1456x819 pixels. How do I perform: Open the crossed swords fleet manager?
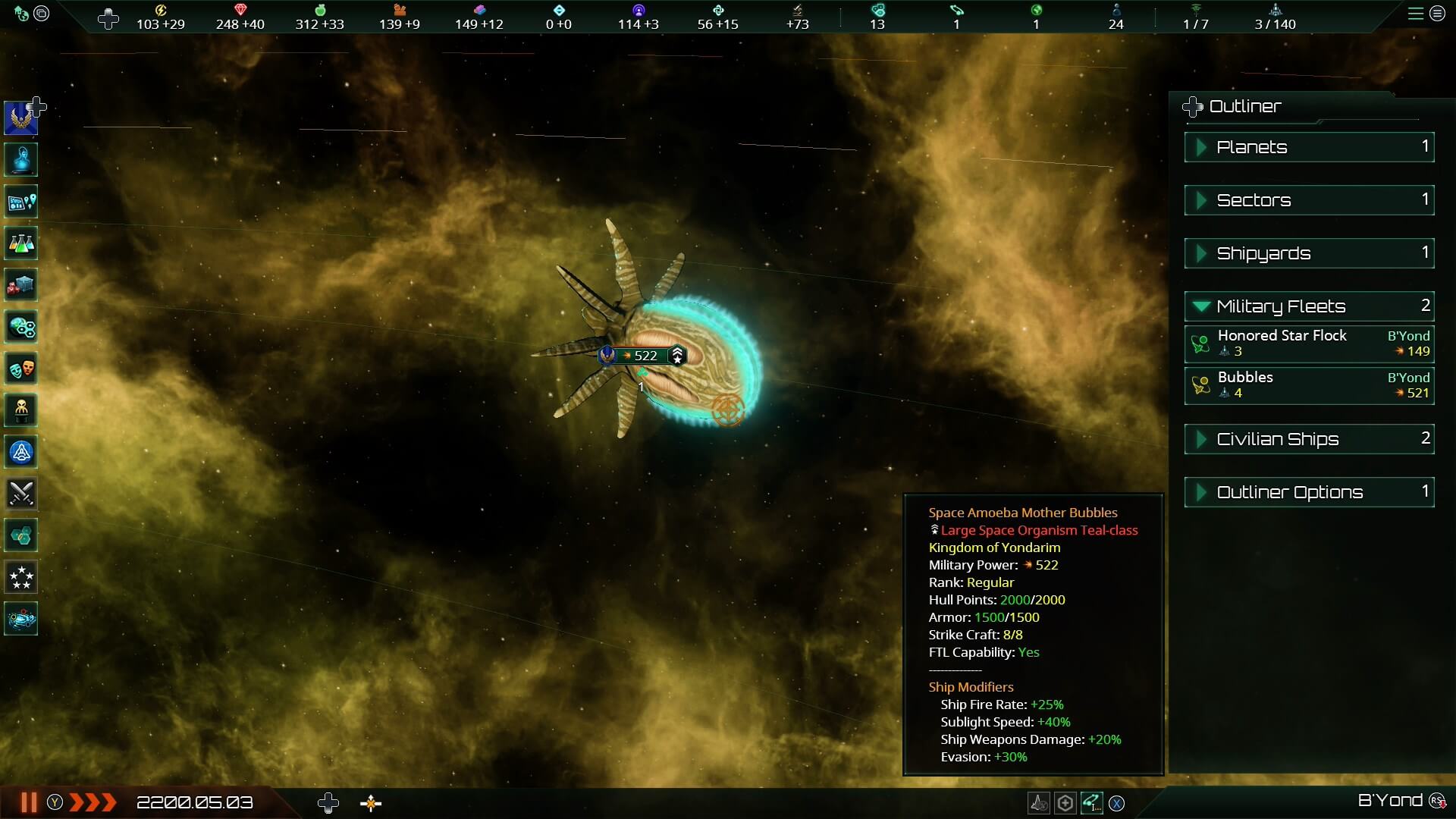[x=21, y=494]
